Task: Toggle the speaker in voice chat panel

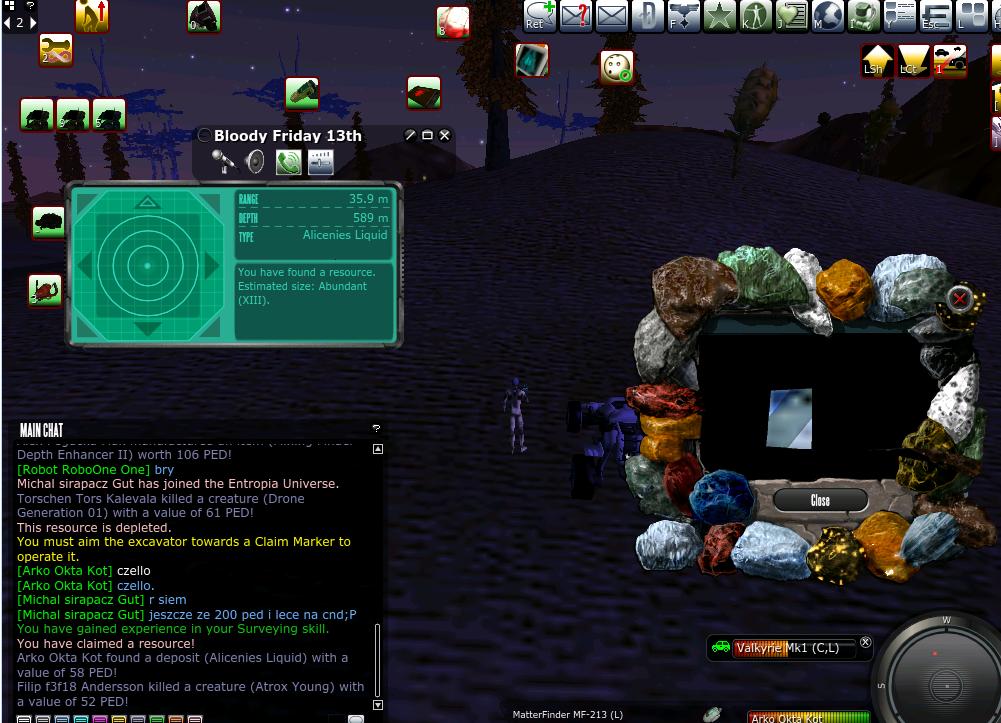Action: pos(255,161)
